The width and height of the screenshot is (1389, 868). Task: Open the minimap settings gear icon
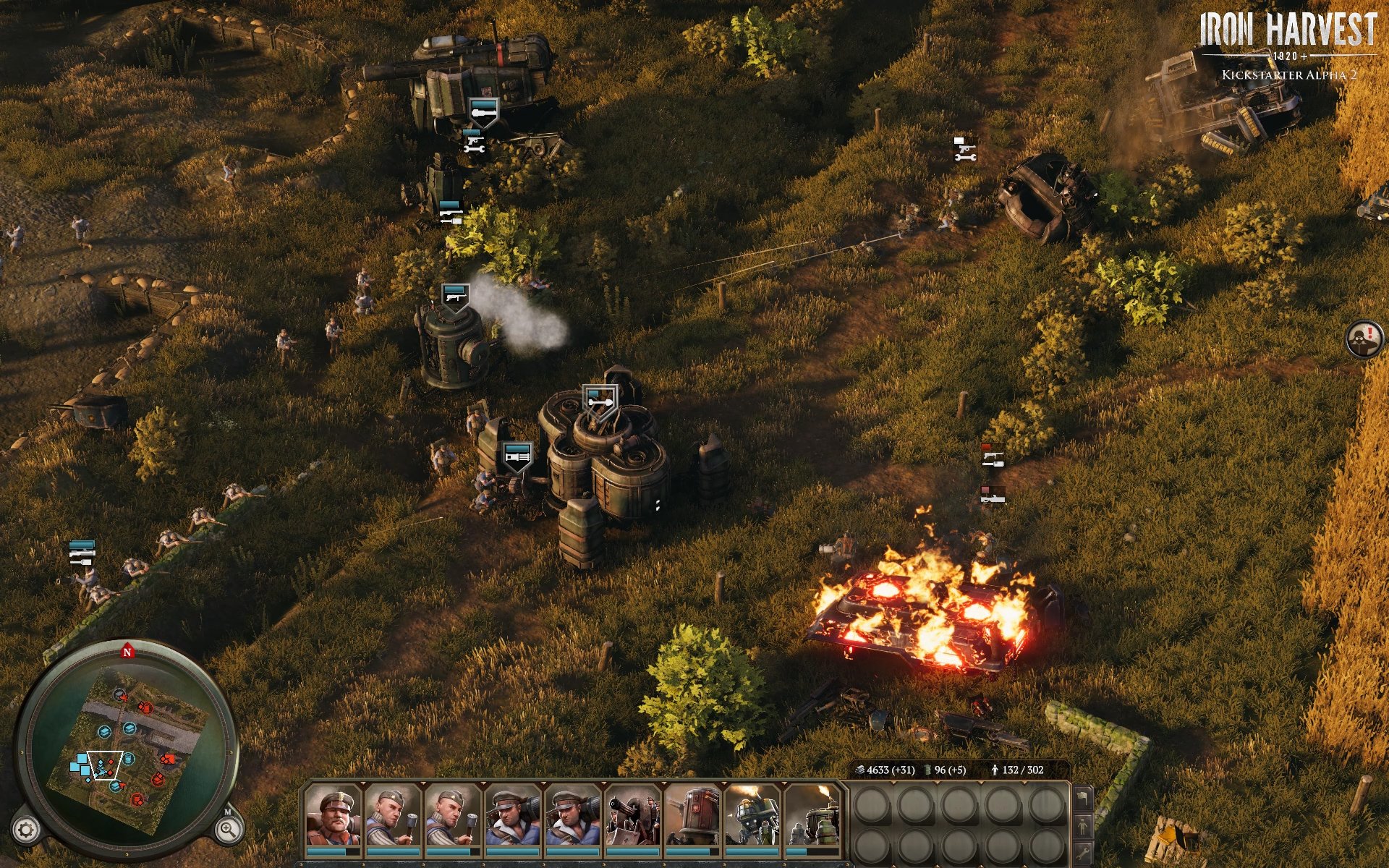point(25,828)
